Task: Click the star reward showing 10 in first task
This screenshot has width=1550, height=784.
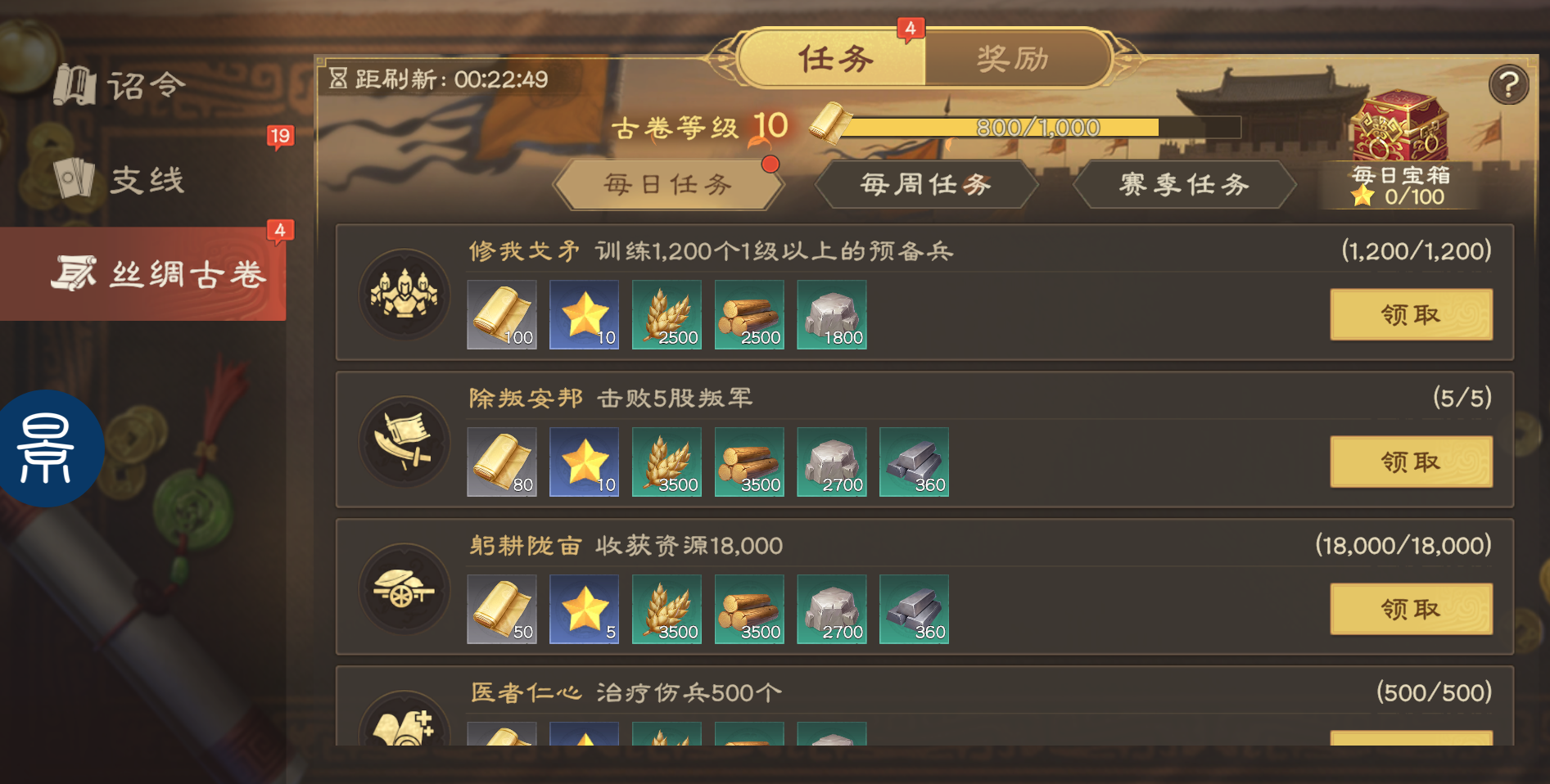Action: coord(584,314)
